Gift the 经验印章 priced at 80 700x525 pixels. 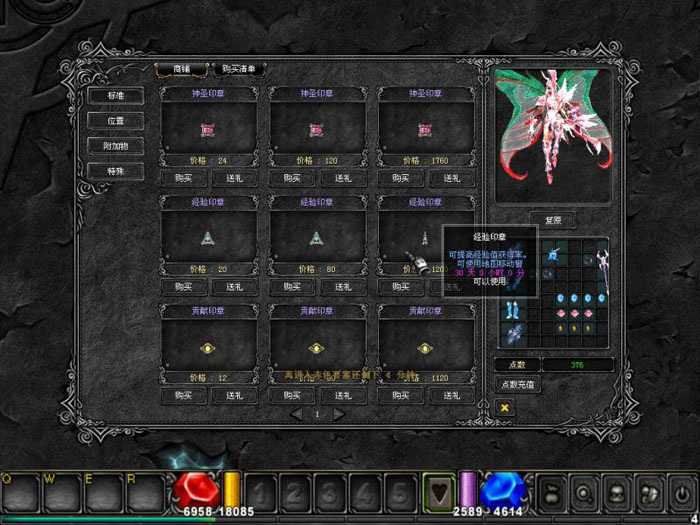pos(344,286)
